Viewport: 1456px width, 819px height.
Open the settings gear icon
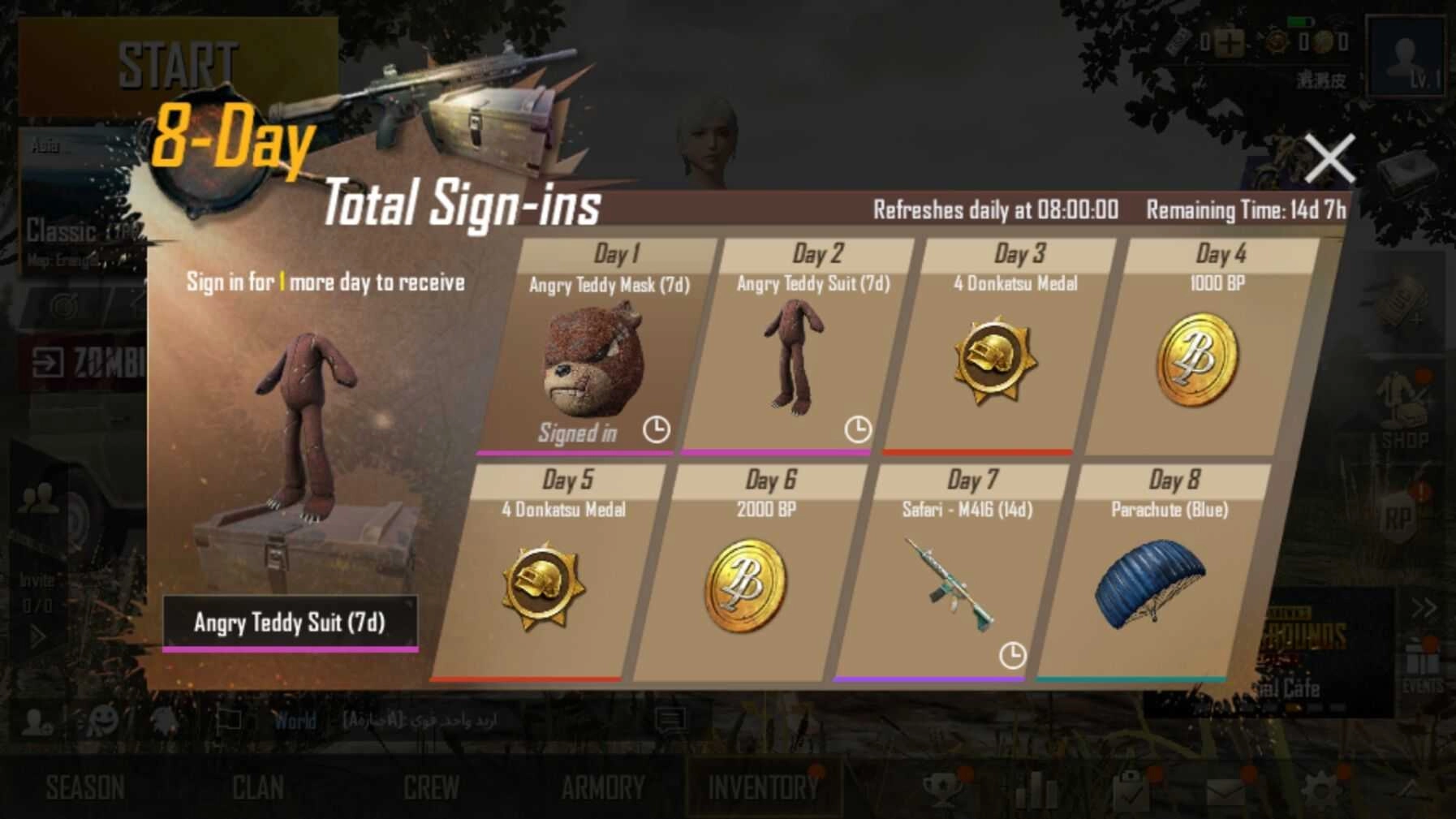(1320, 787)
